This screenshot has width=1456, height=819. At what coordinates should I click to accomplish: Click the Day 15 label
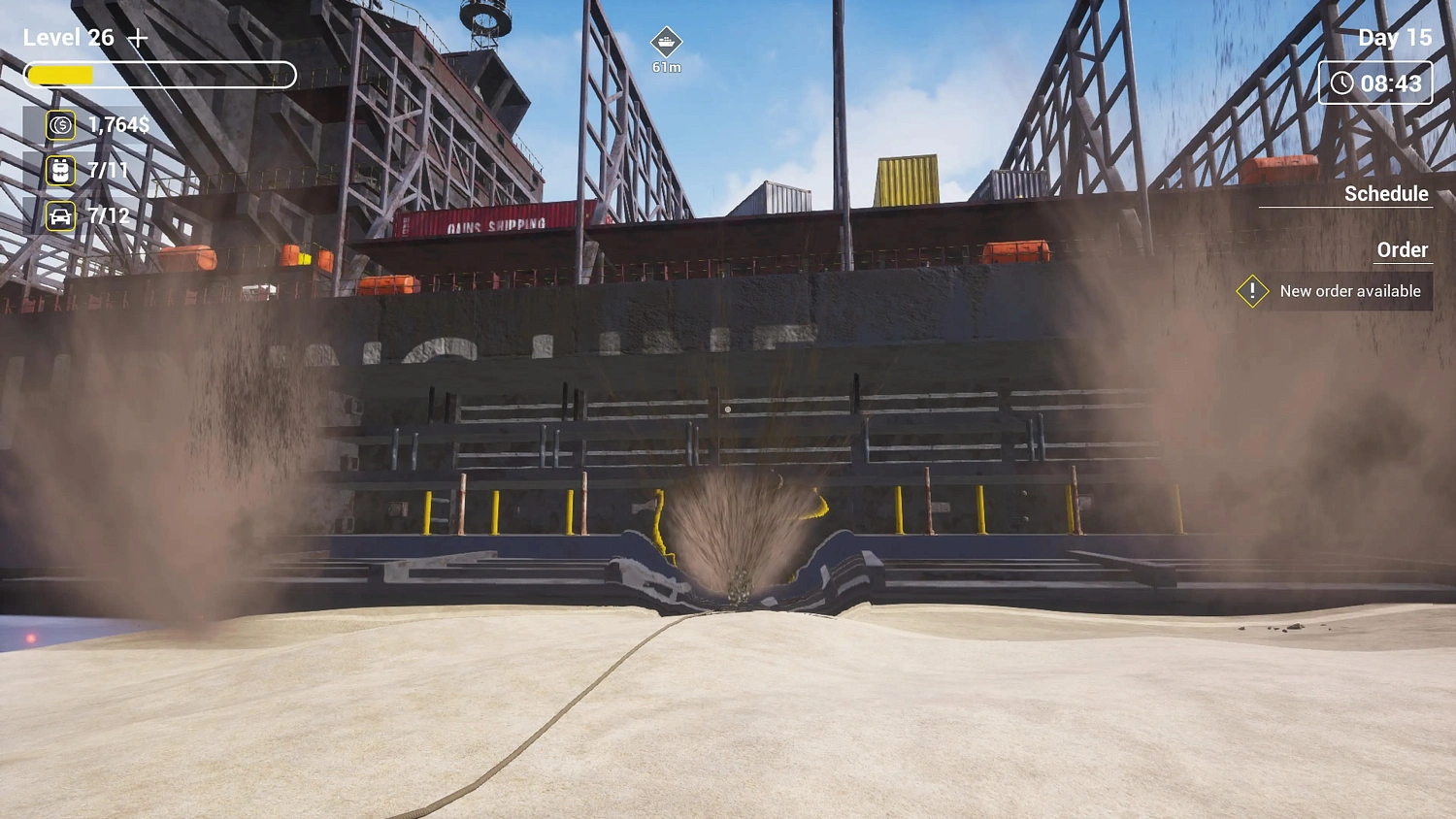(1394, 37)
